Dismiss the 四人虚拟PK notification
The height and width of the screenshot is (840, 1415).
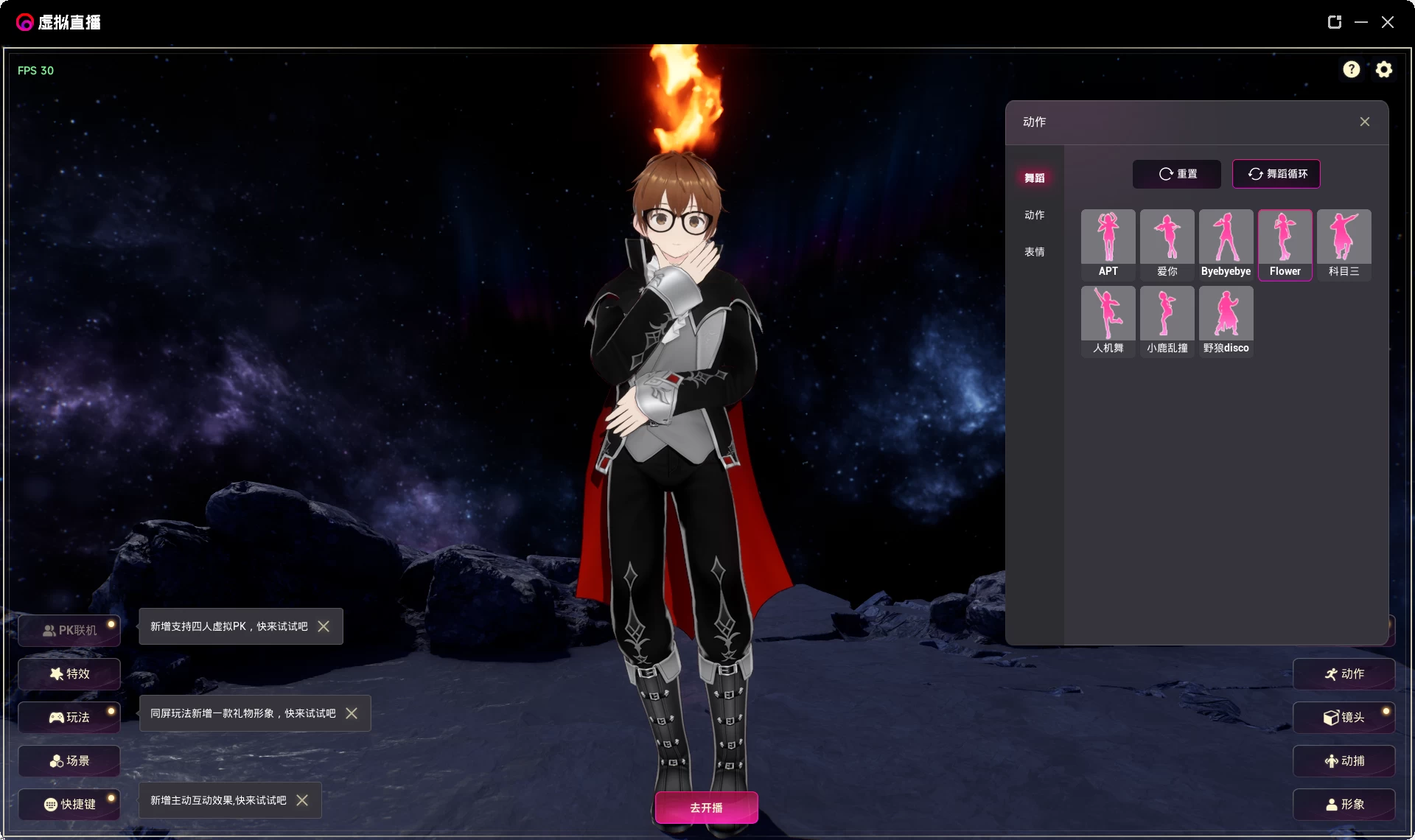pyautogui.click(x=323, y=626)
